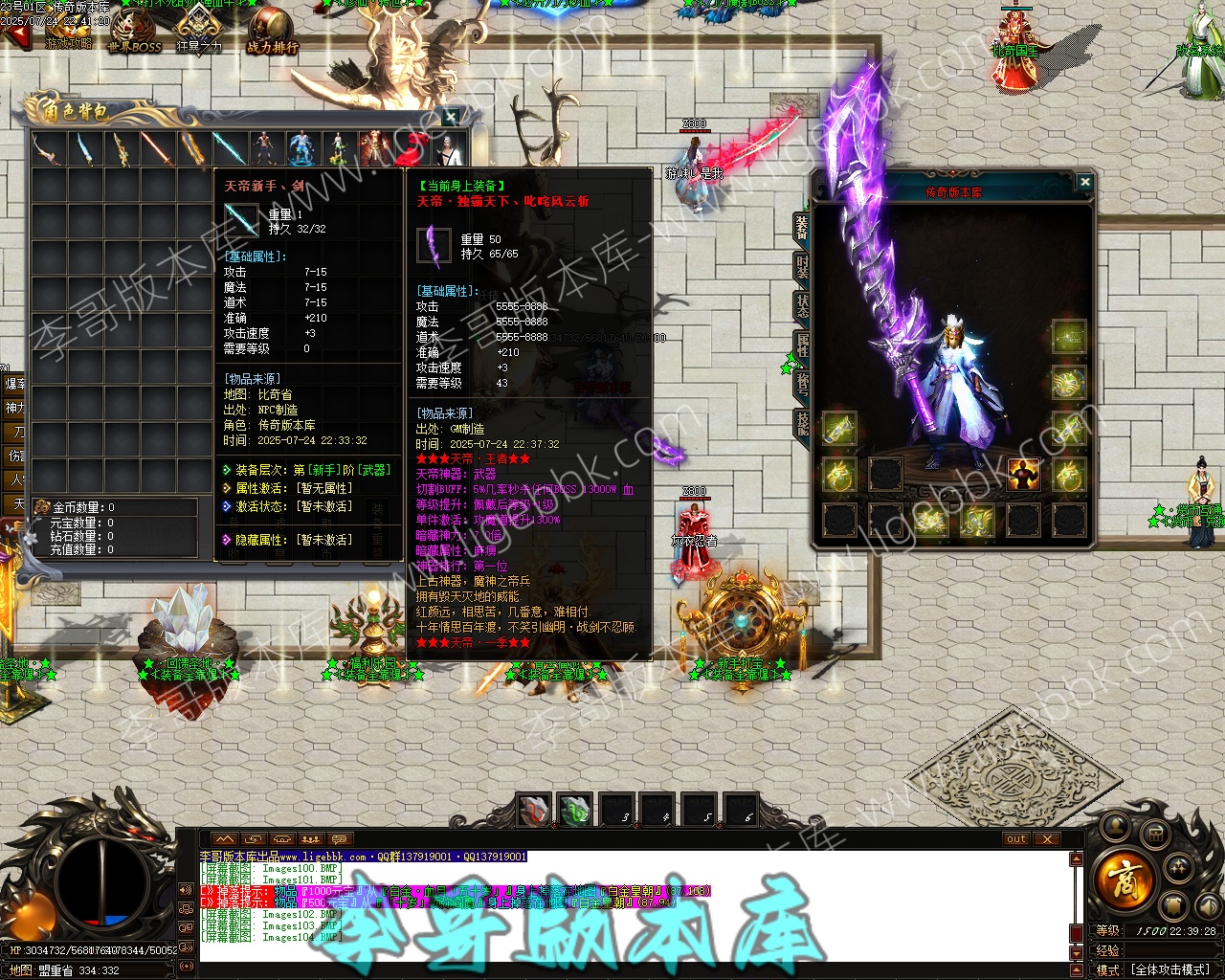This screenshot has height=980, width=1225.
Task: Close the character equipment panel
Action: (x=1084, y=182)
